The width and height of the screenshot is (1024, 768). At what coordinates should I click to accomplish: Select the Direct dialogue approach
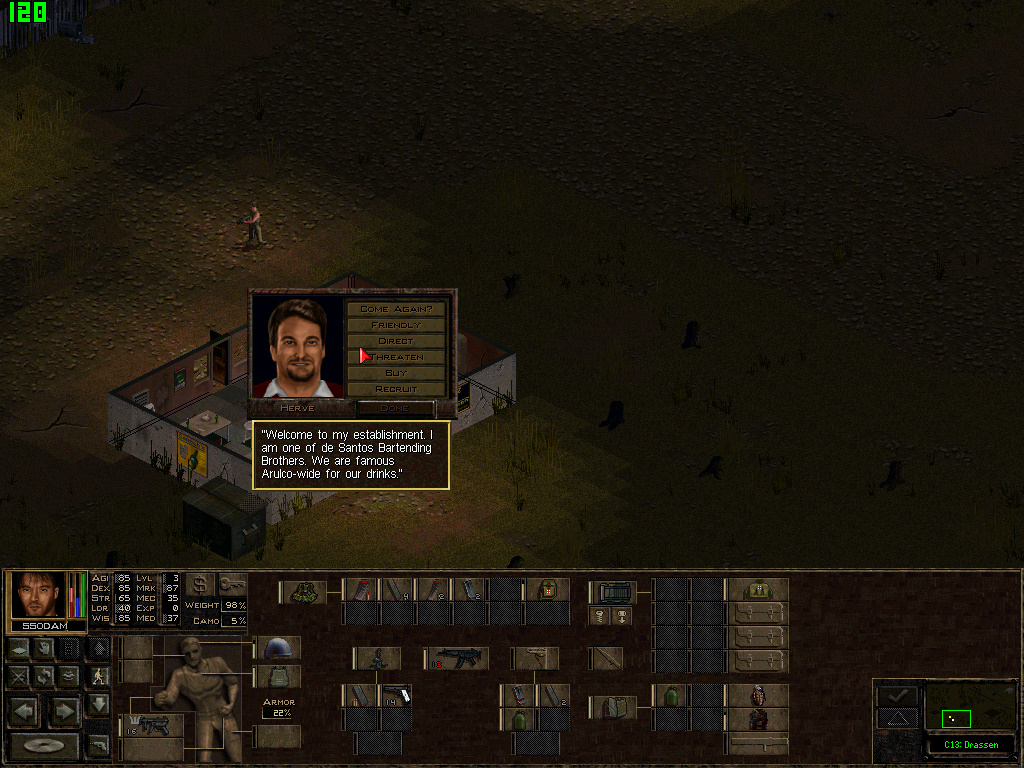point(396,341)
